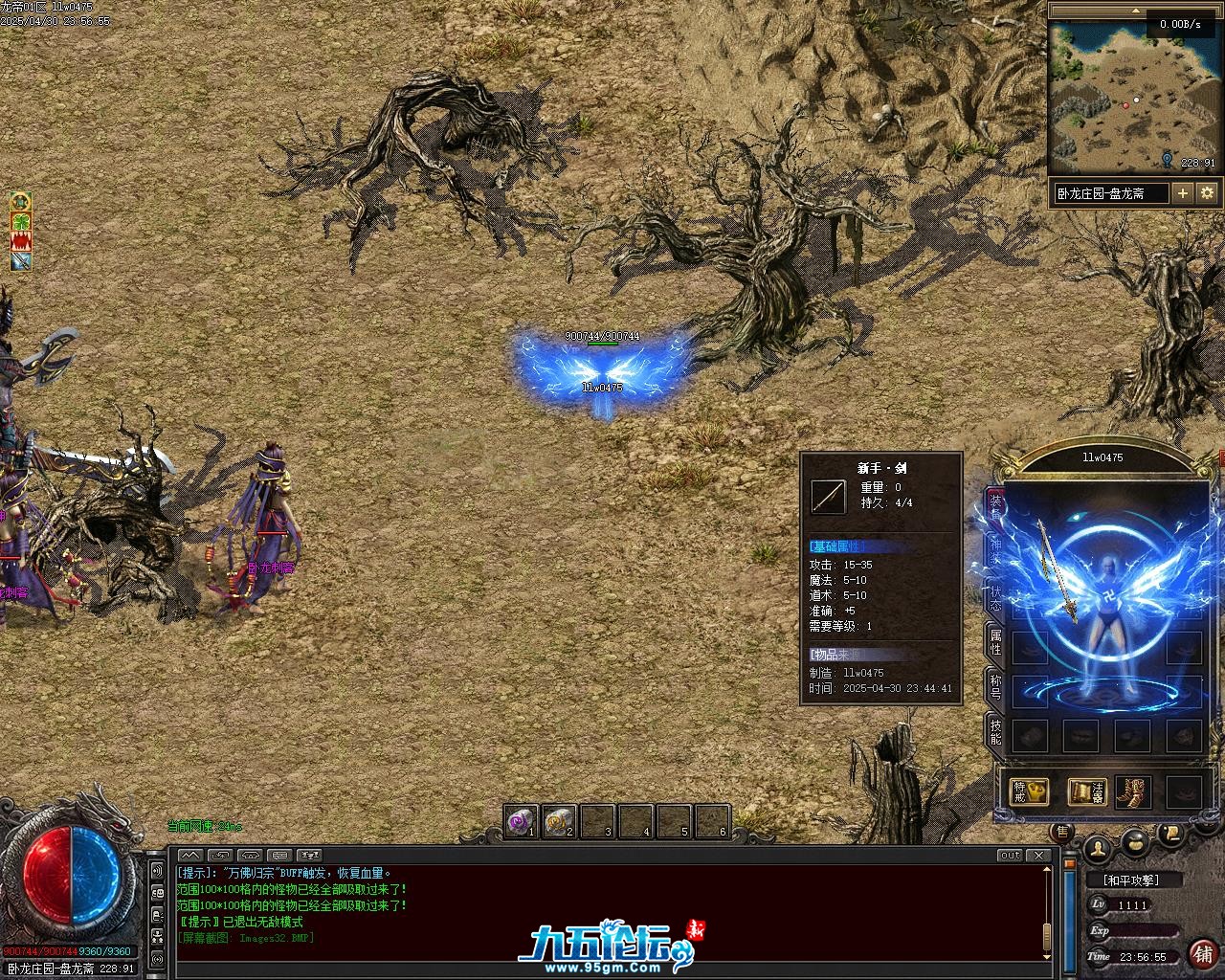Image resolution: width=1225 pixels, height=980 pixels.
Task: Open the 法器 artifact button
Action: [1087, 791]
